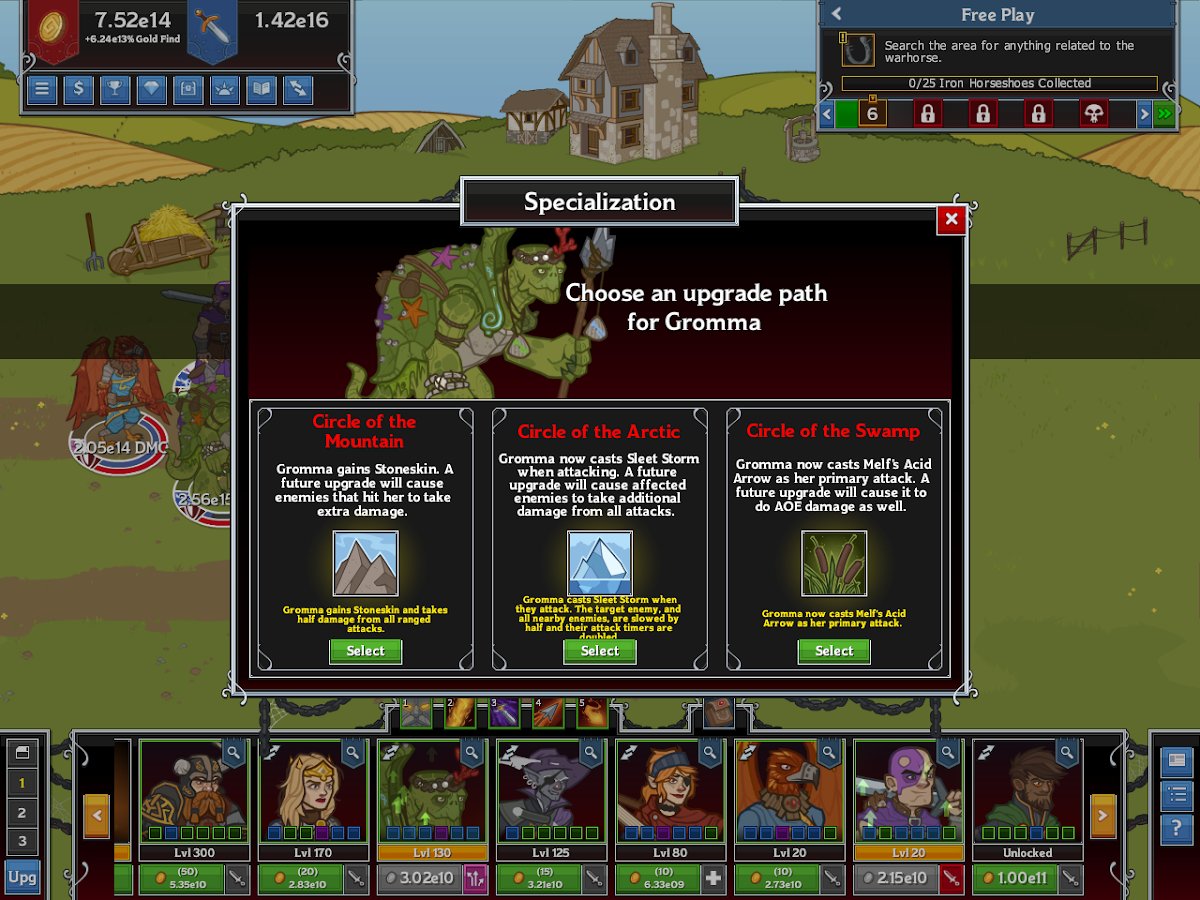
Task: Open the Upg upgrades button
Action: click(21, 877)
